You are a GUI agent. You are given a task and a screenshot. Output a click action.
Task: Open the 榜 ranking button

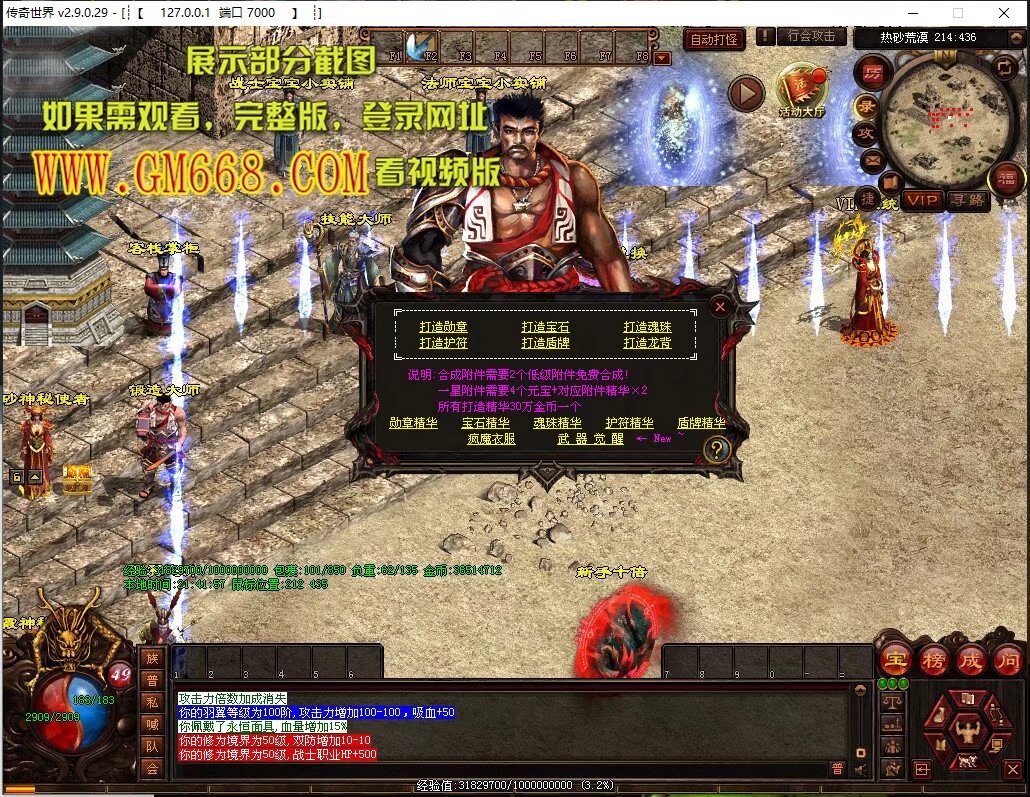click(x=933, y=660)
